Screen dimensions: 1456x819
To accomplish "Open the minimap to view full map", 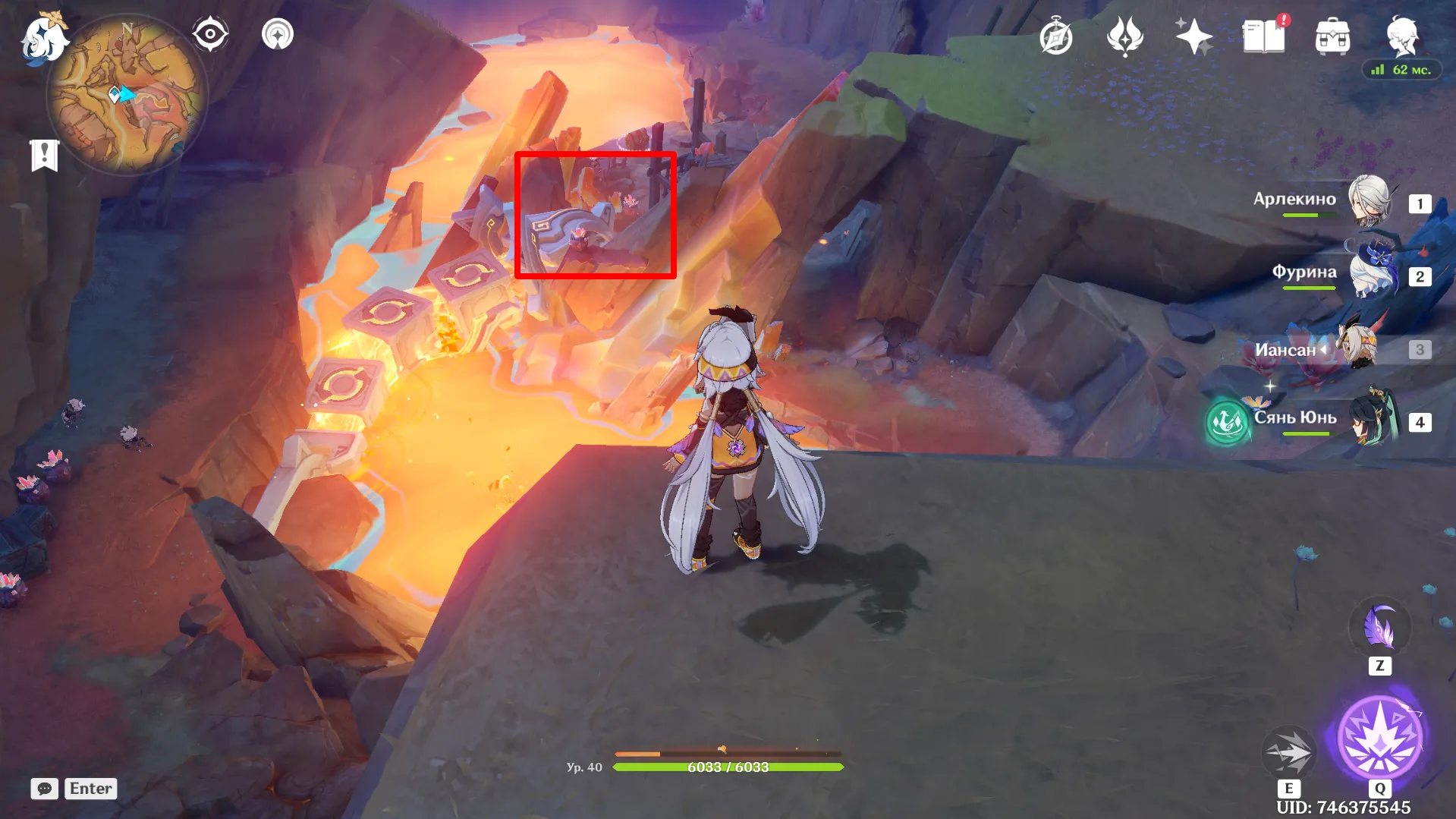I will [x=129, y=91].
